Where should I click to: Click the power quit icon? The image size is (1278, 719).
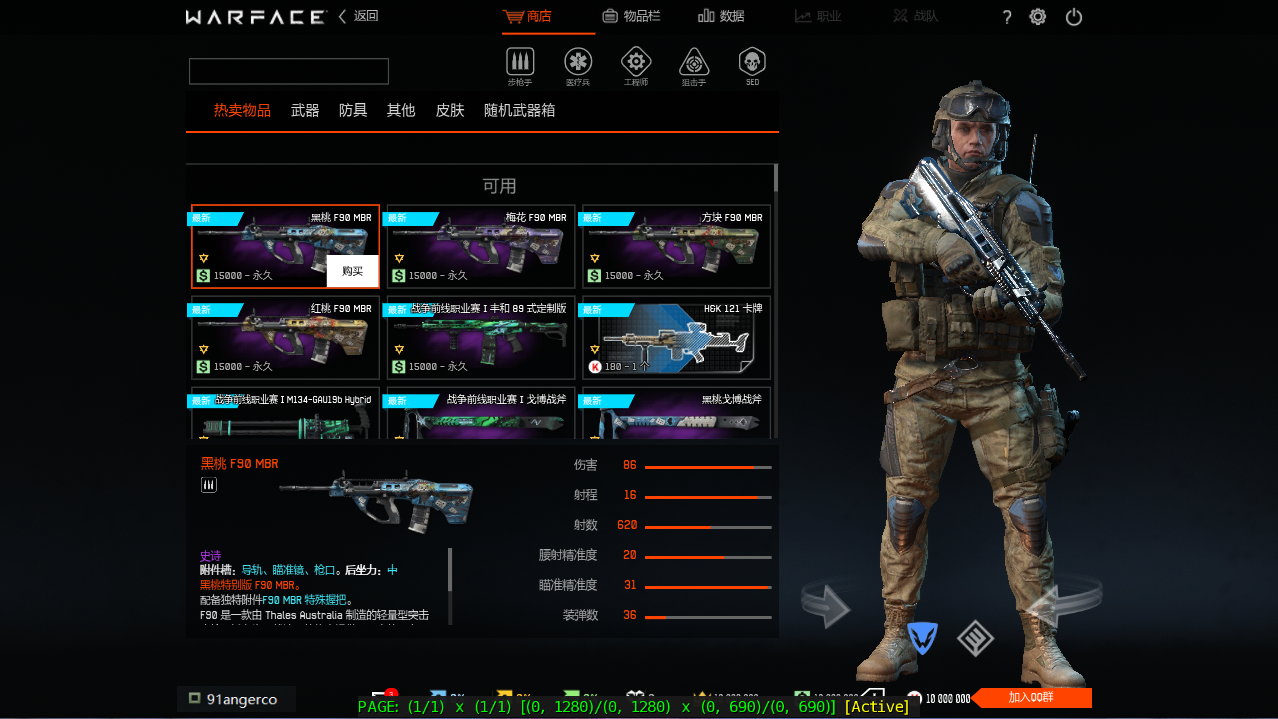pos(1074,17)
